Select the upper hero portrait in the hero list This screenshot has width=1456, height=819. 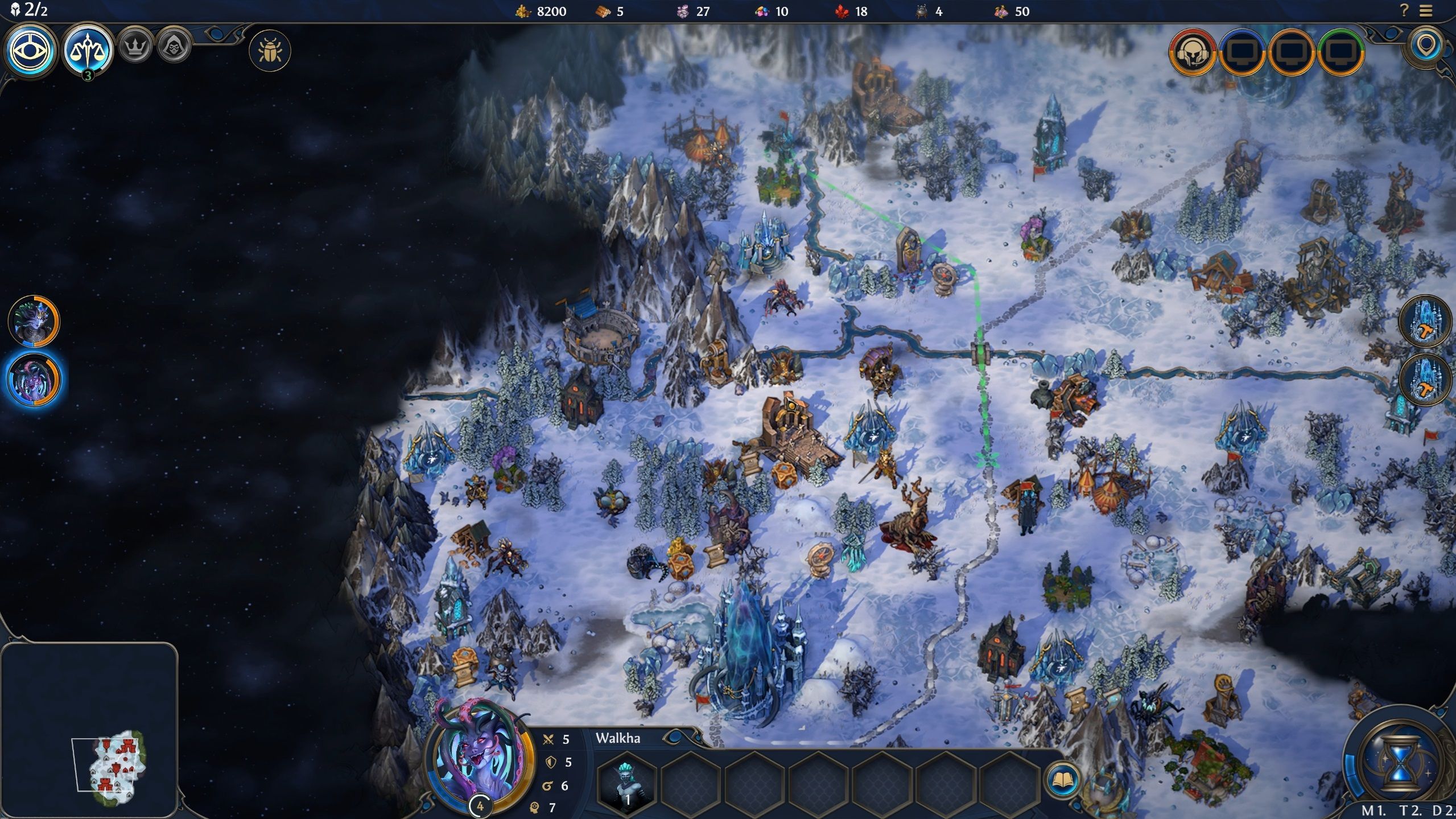34,320
